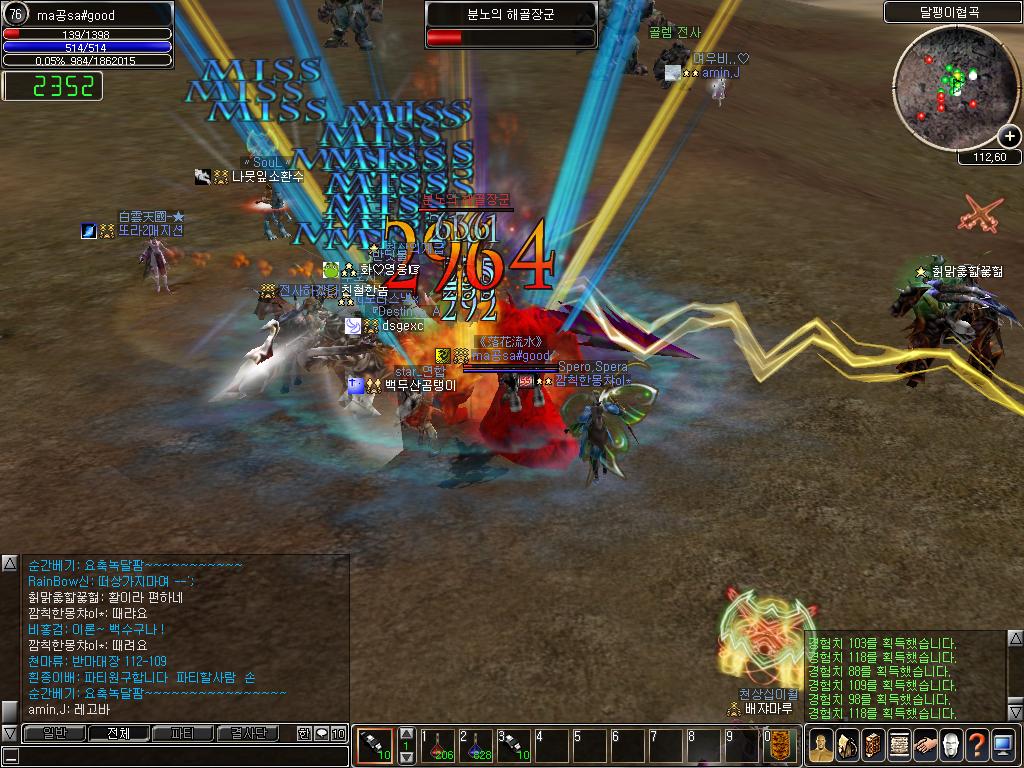Open the character info portrait icon
Screen dimensions: 1024x768
(x=820, y=746)
